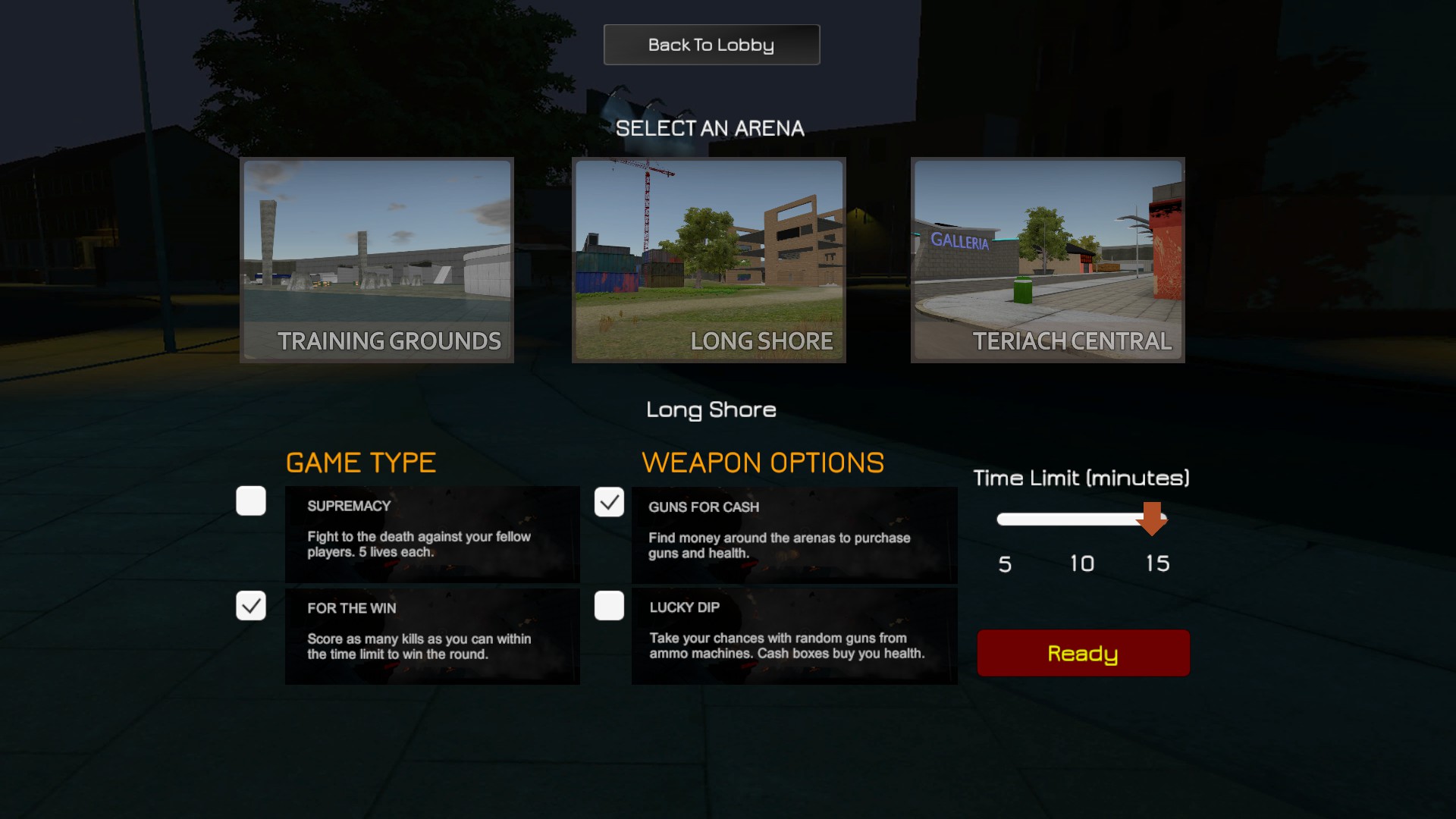Click the SELECT AN ARENA heading
1456x819 pixels.
pos(711,127)
